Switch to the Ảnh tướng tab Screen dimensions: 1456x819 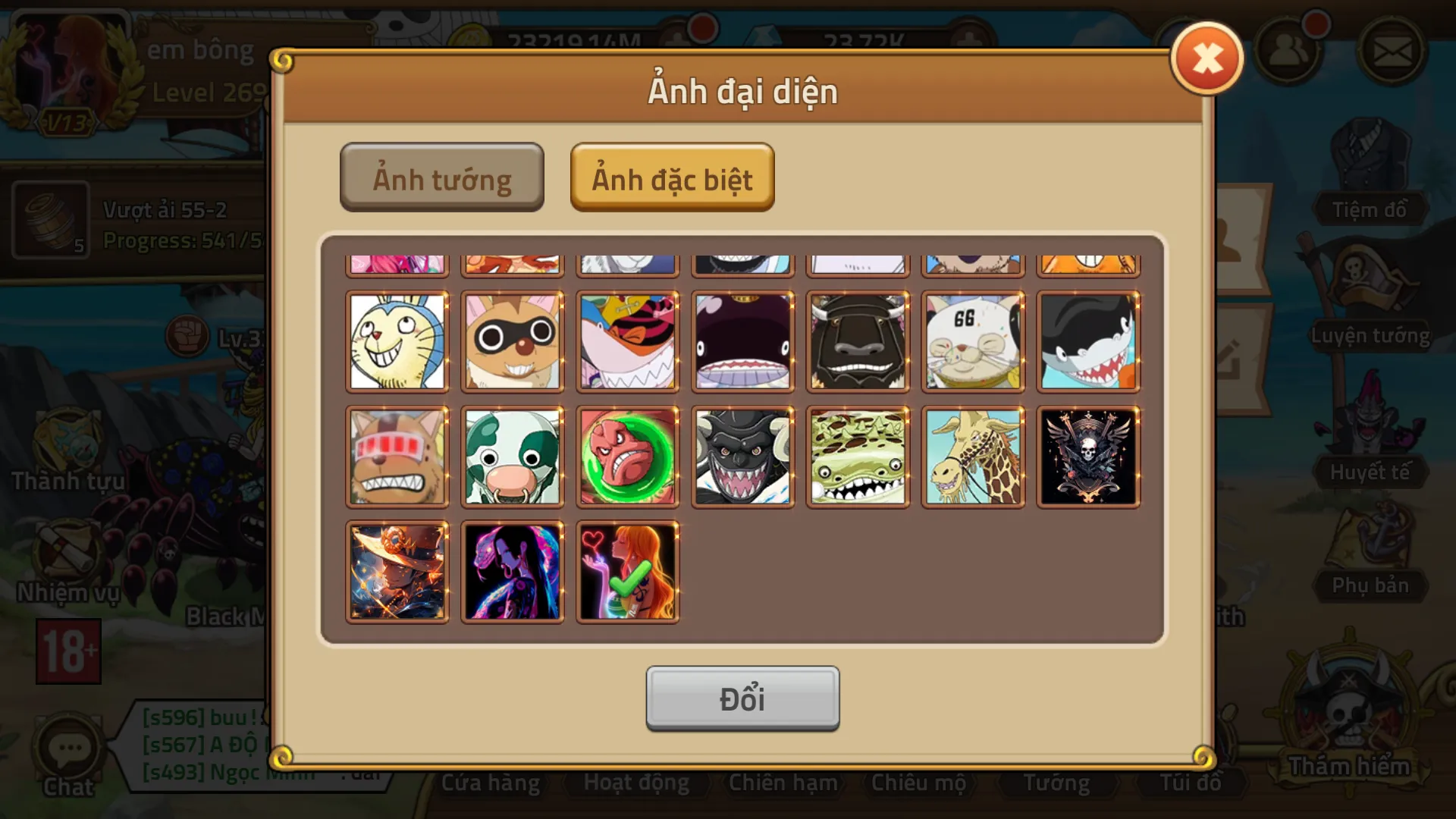tap(442, 177)
